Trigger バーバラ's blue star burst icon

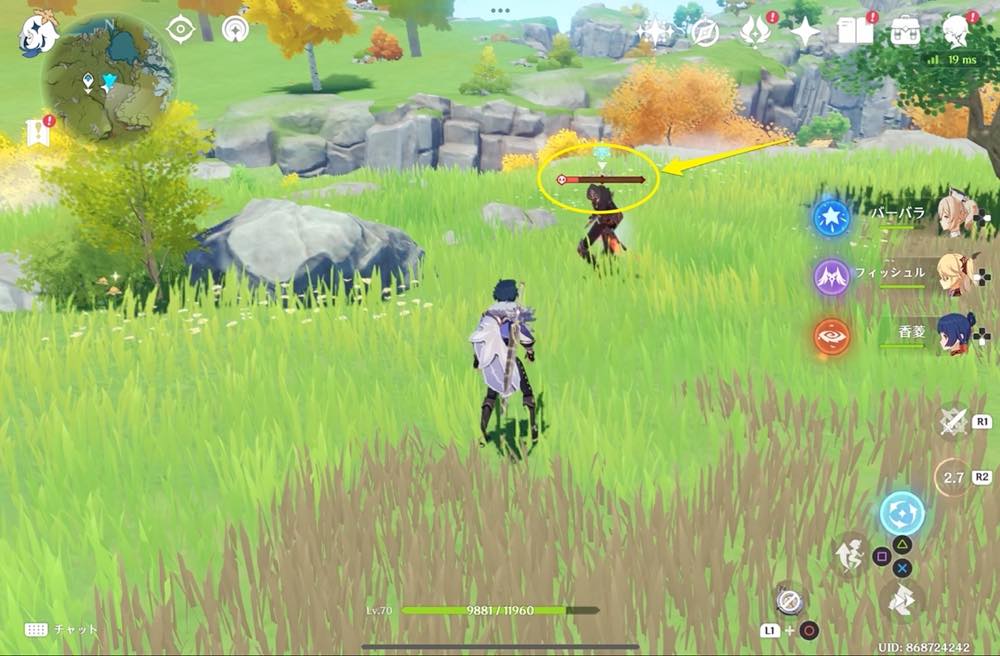click(831, 217)
